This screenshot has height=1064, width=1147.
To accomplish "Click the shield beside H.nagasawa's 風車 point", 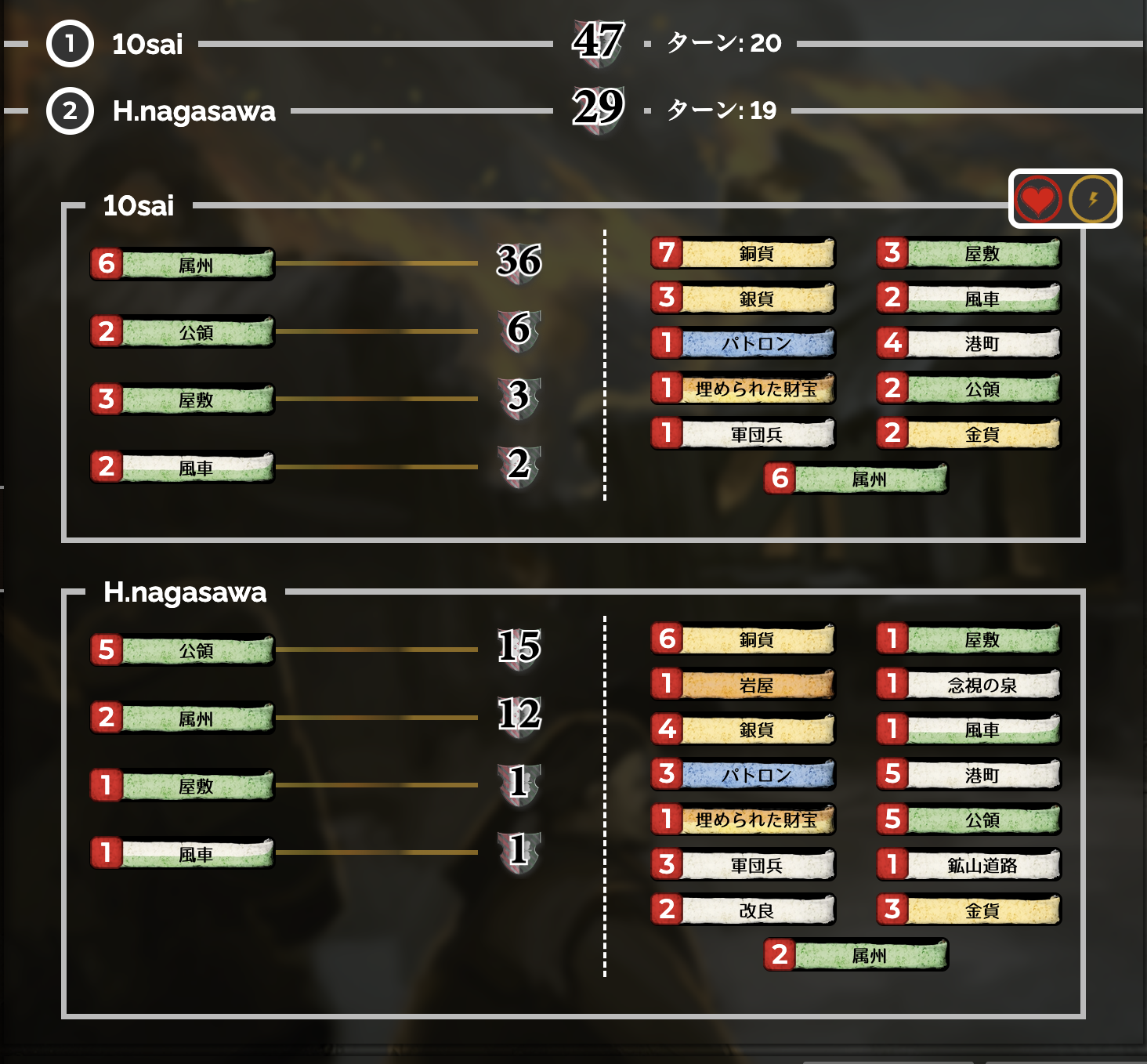I will point(519,853).
